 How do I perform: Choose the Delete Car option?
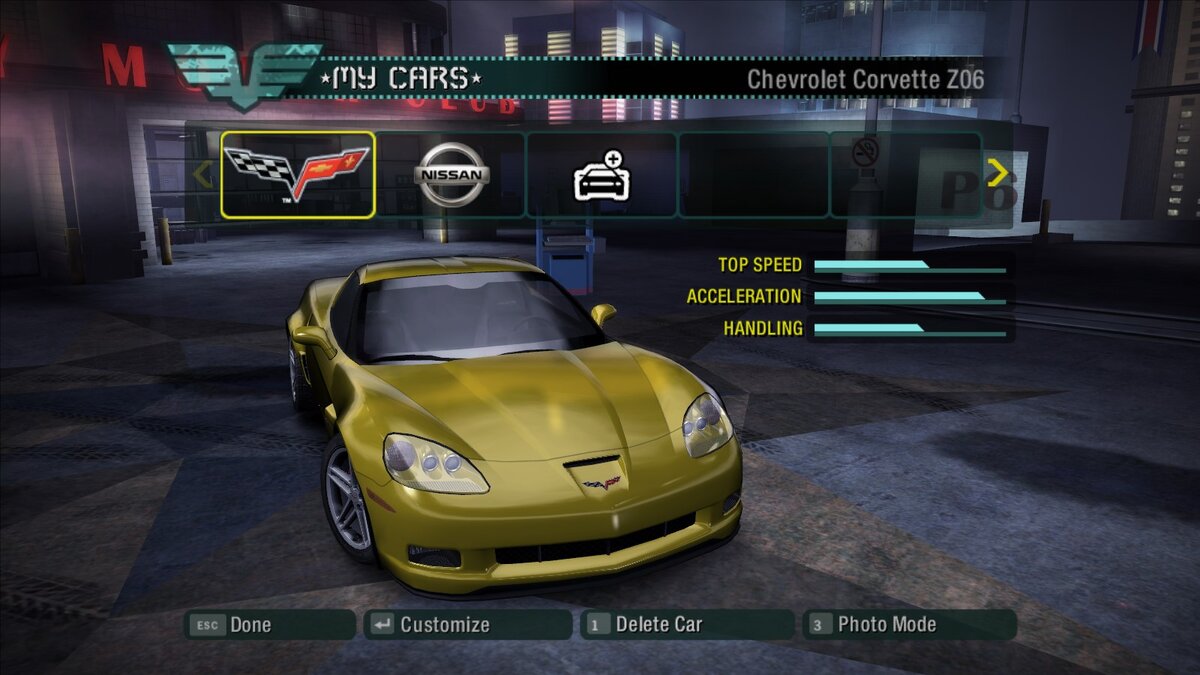(686, 625)
